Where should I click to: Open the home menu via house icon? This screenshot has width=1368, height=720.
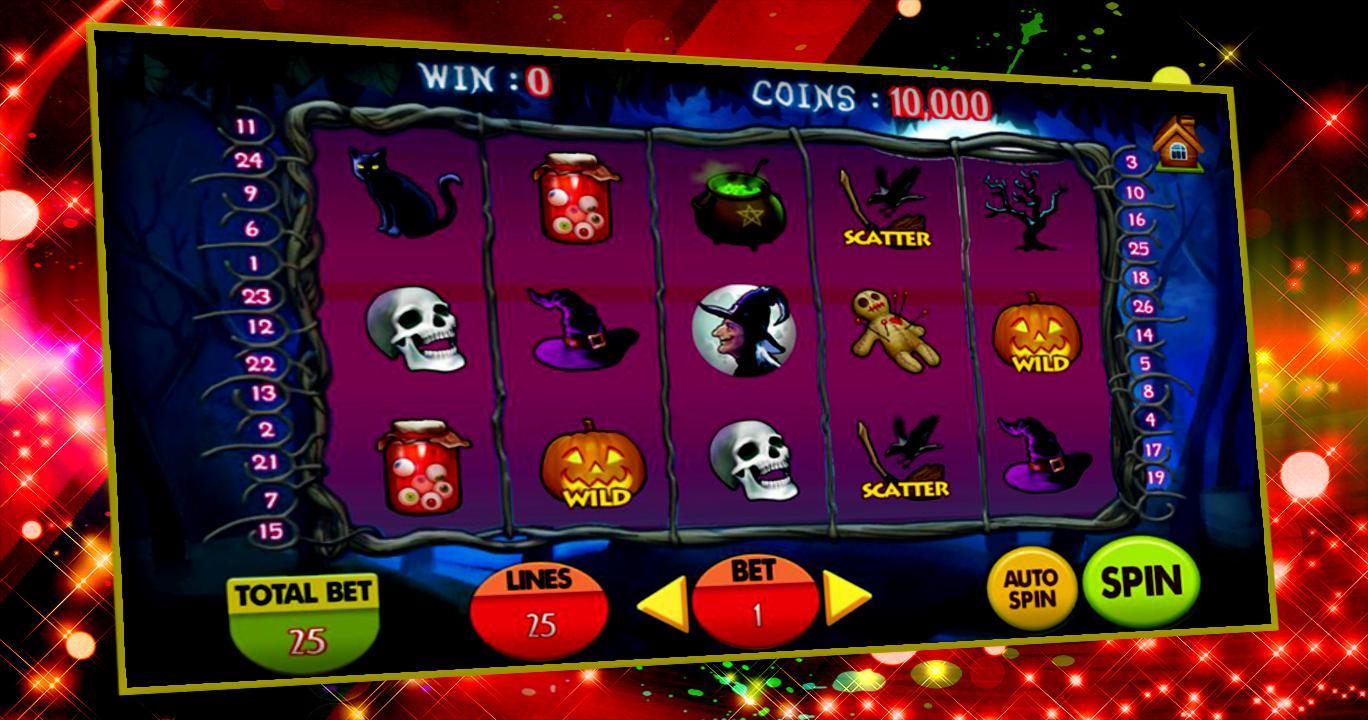1178,142
